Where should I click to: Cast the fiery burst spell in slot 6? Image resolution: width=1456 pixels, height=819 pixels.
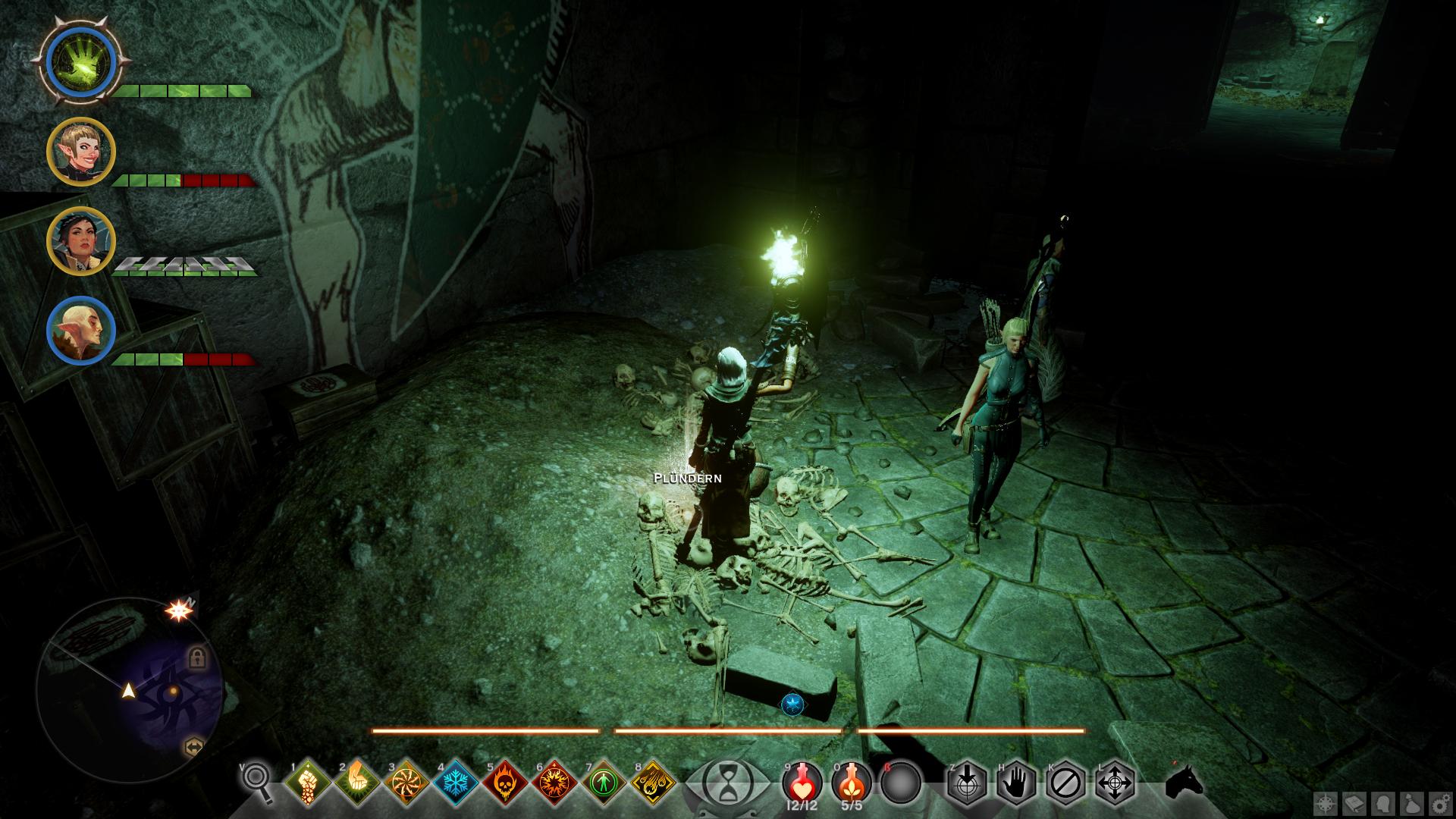[x=555, y=781]
